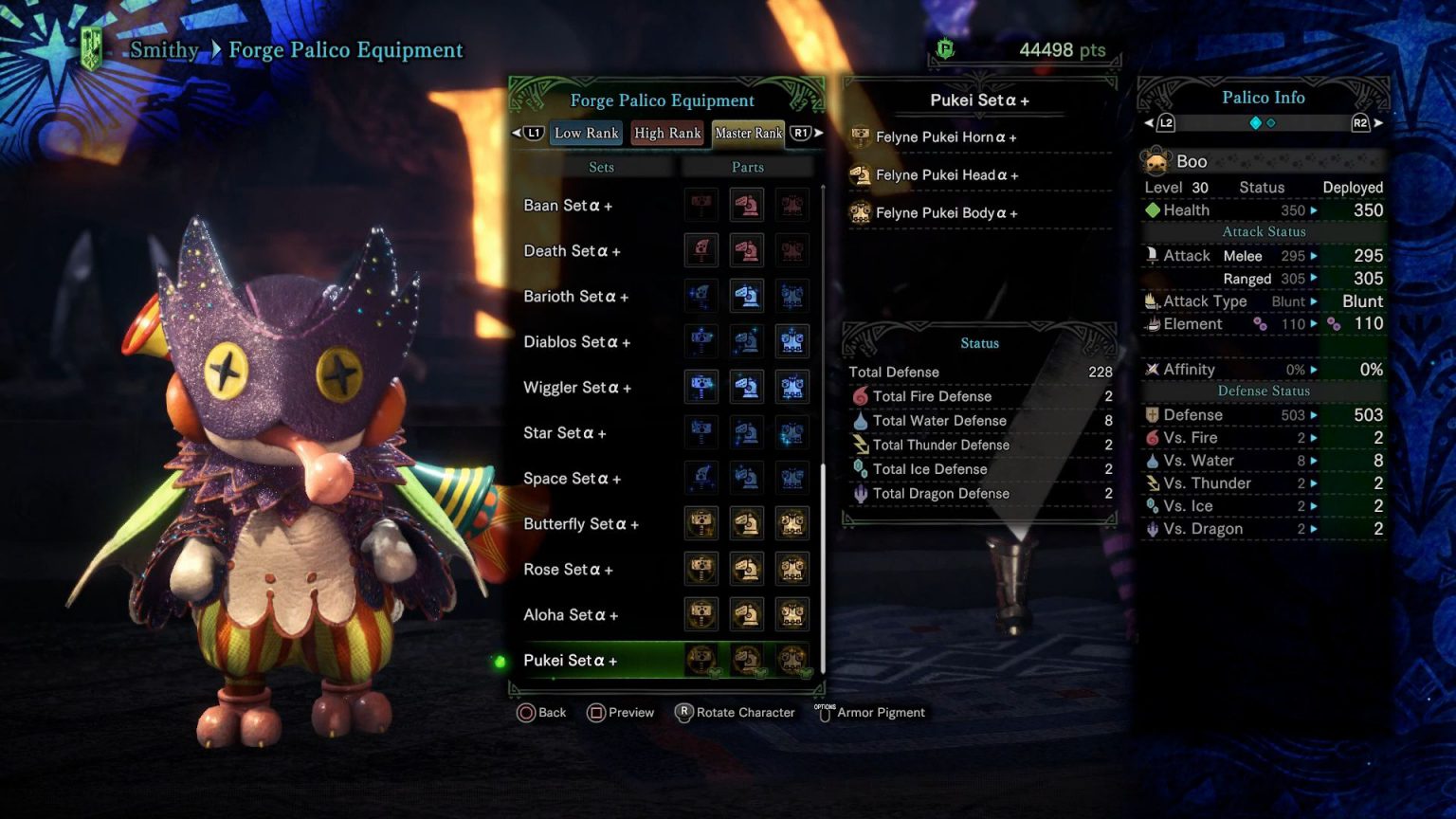
Task: Open the Parts column view
Action: pyautogui.click(x=747, y=167)
